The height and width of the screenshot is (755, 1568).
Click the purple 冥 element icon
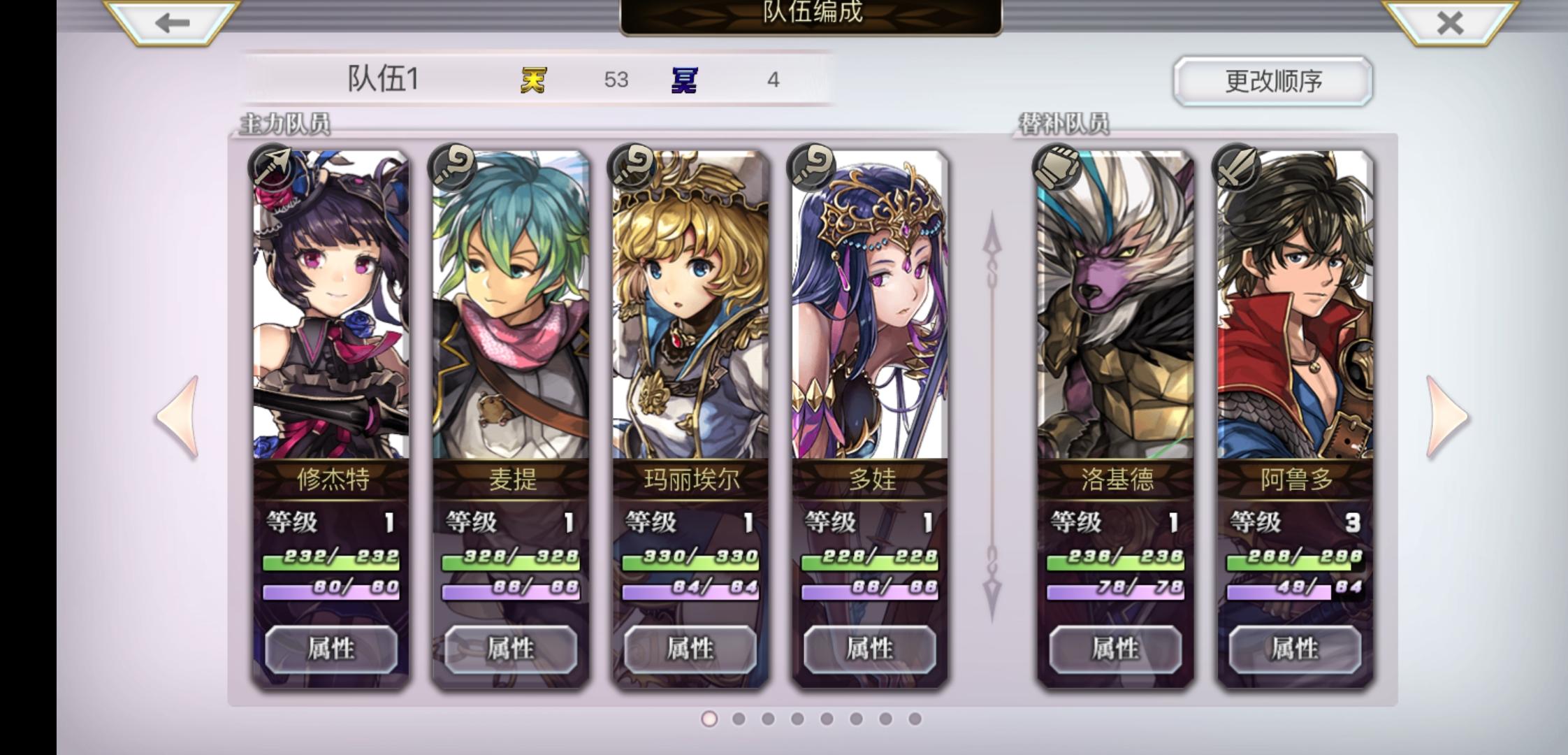[x=688, y=80]
